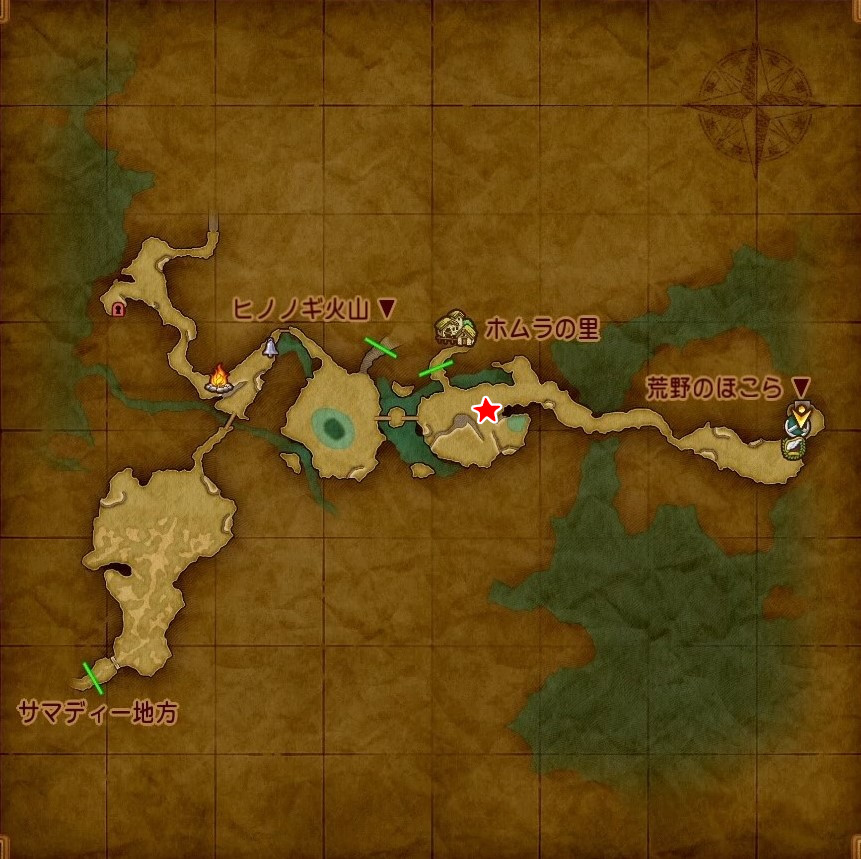This screenshot has height=859, width=861.
Task: Select the red keyhole locked-door marker
Action: click(119, 309)
